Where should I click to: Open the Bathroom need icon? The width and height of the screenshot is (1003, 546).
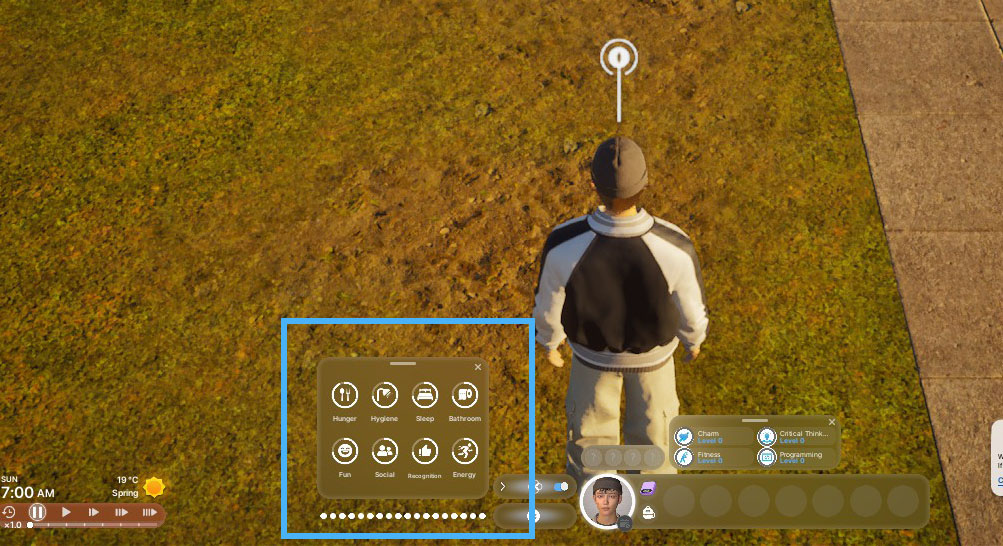click(464, 395)
